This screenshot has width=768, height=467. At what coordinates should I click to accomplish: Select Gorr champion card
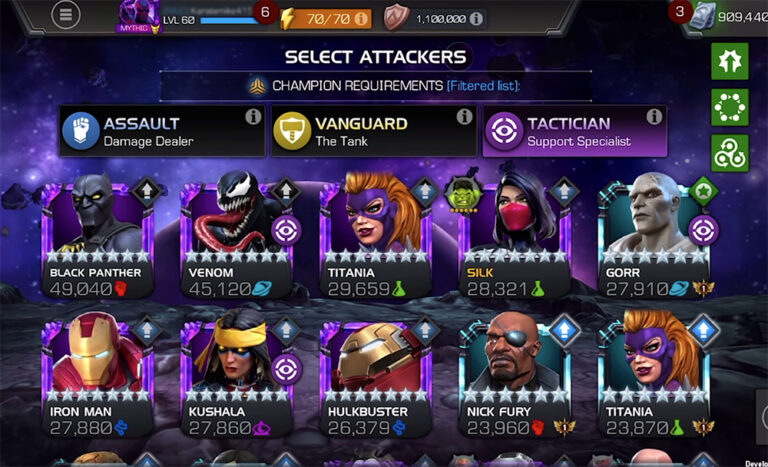654,235
